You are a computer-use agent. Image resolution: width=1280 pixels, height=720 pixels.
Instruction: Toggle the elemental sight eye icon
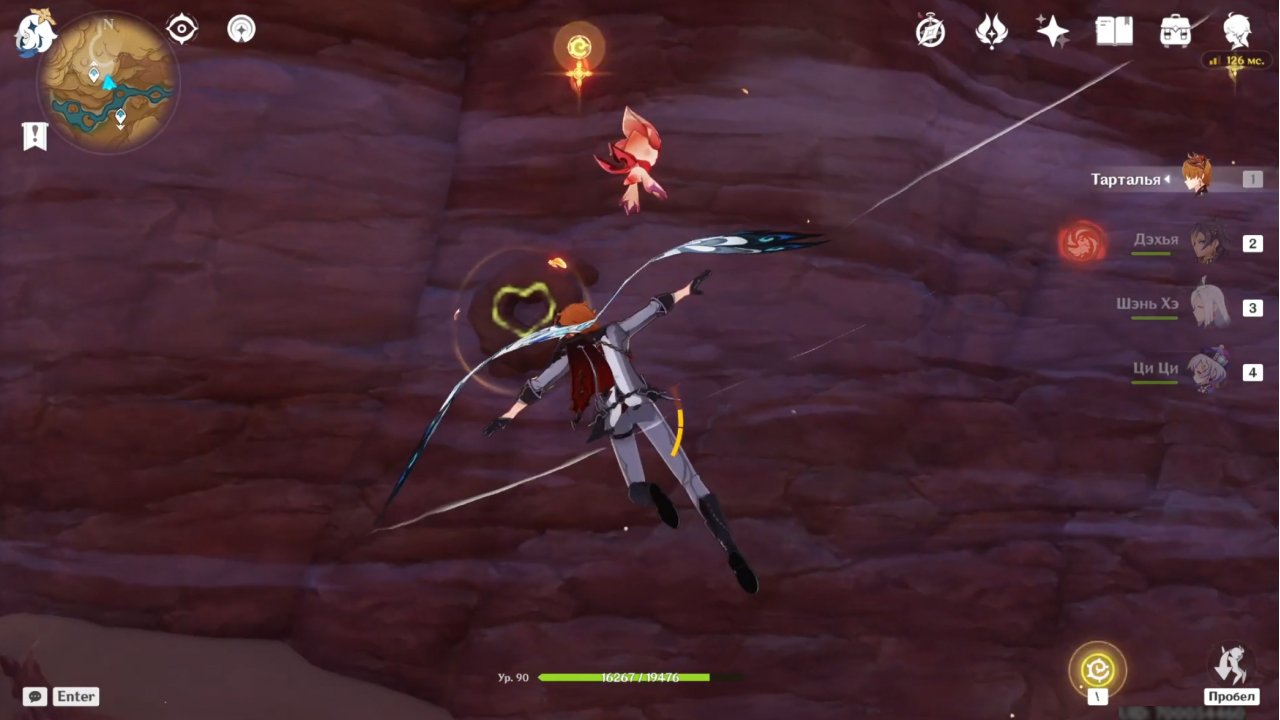(181, 29)
